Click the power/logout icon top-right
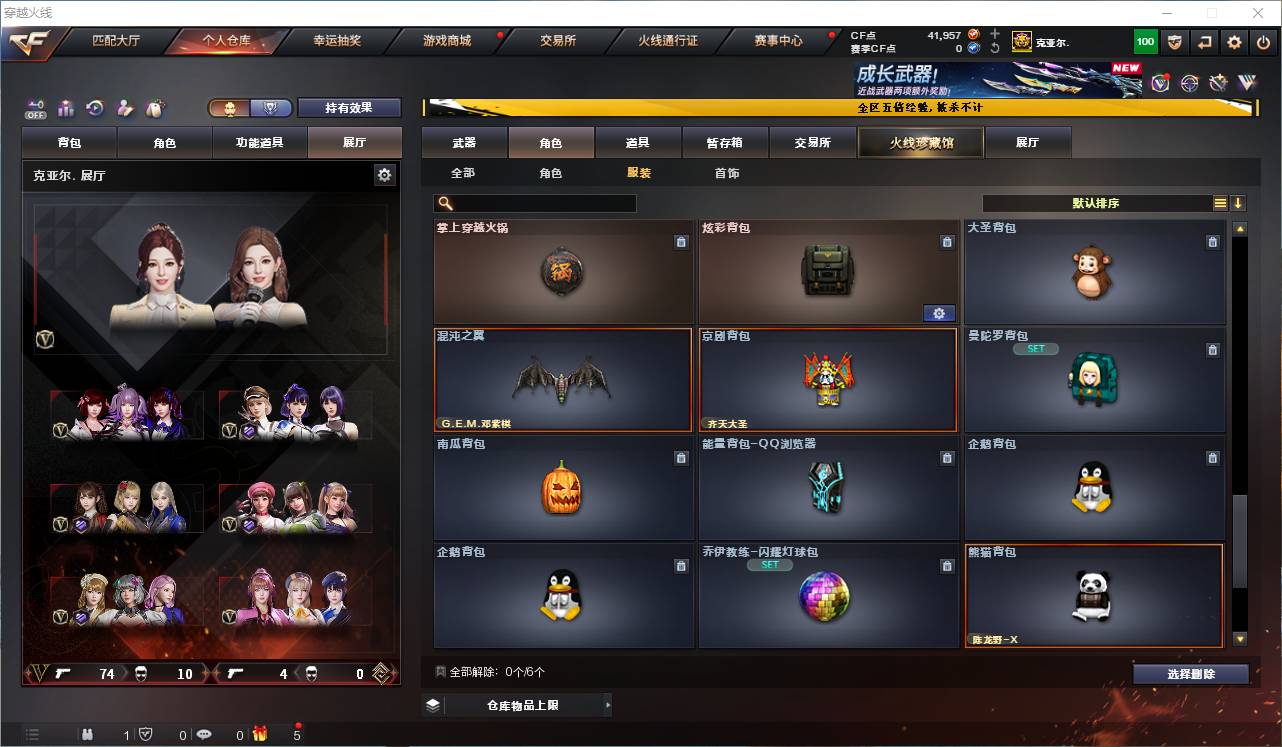 1262,41
